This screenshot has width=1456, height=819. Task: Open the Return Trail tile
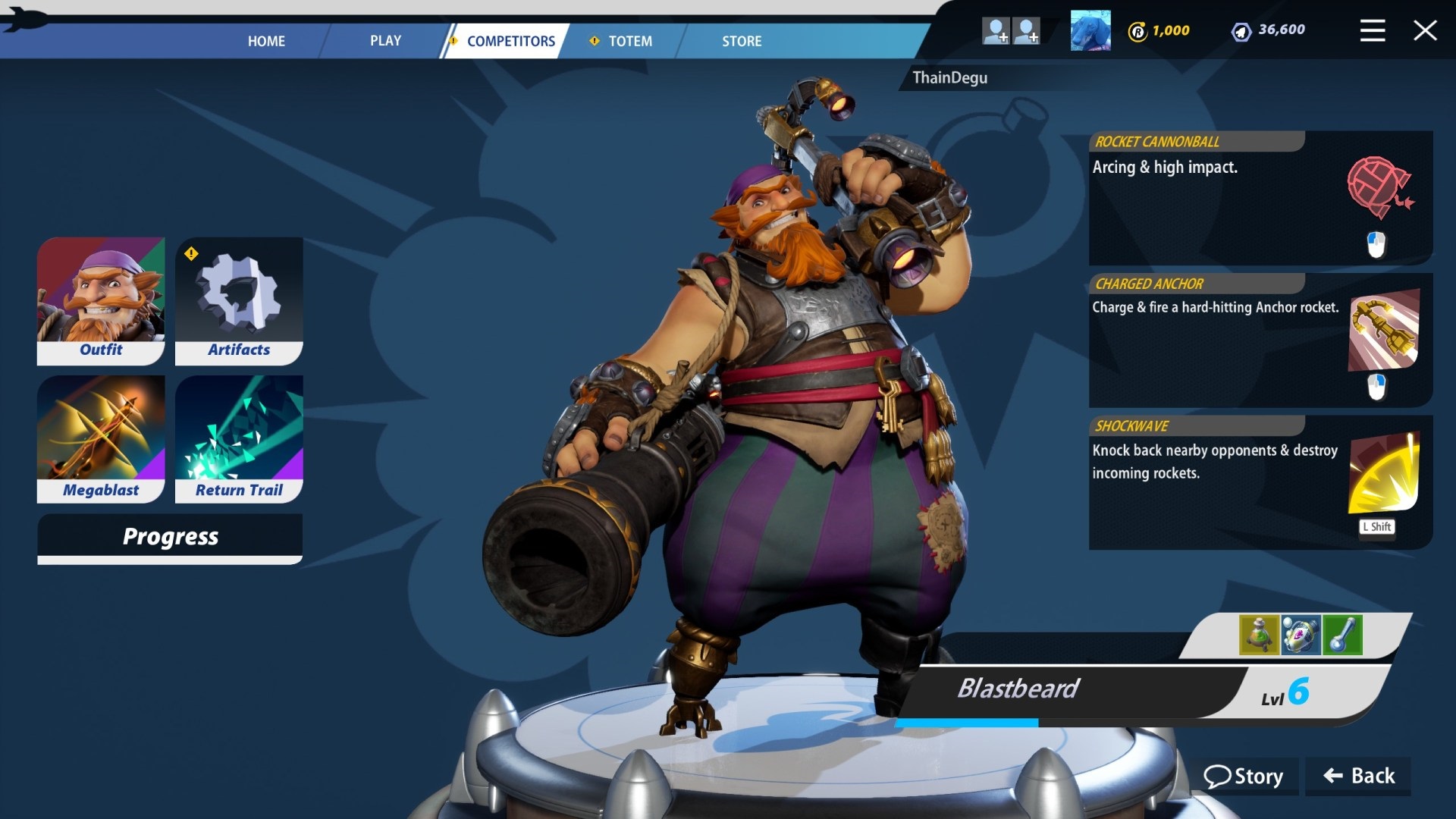(239, 438)
